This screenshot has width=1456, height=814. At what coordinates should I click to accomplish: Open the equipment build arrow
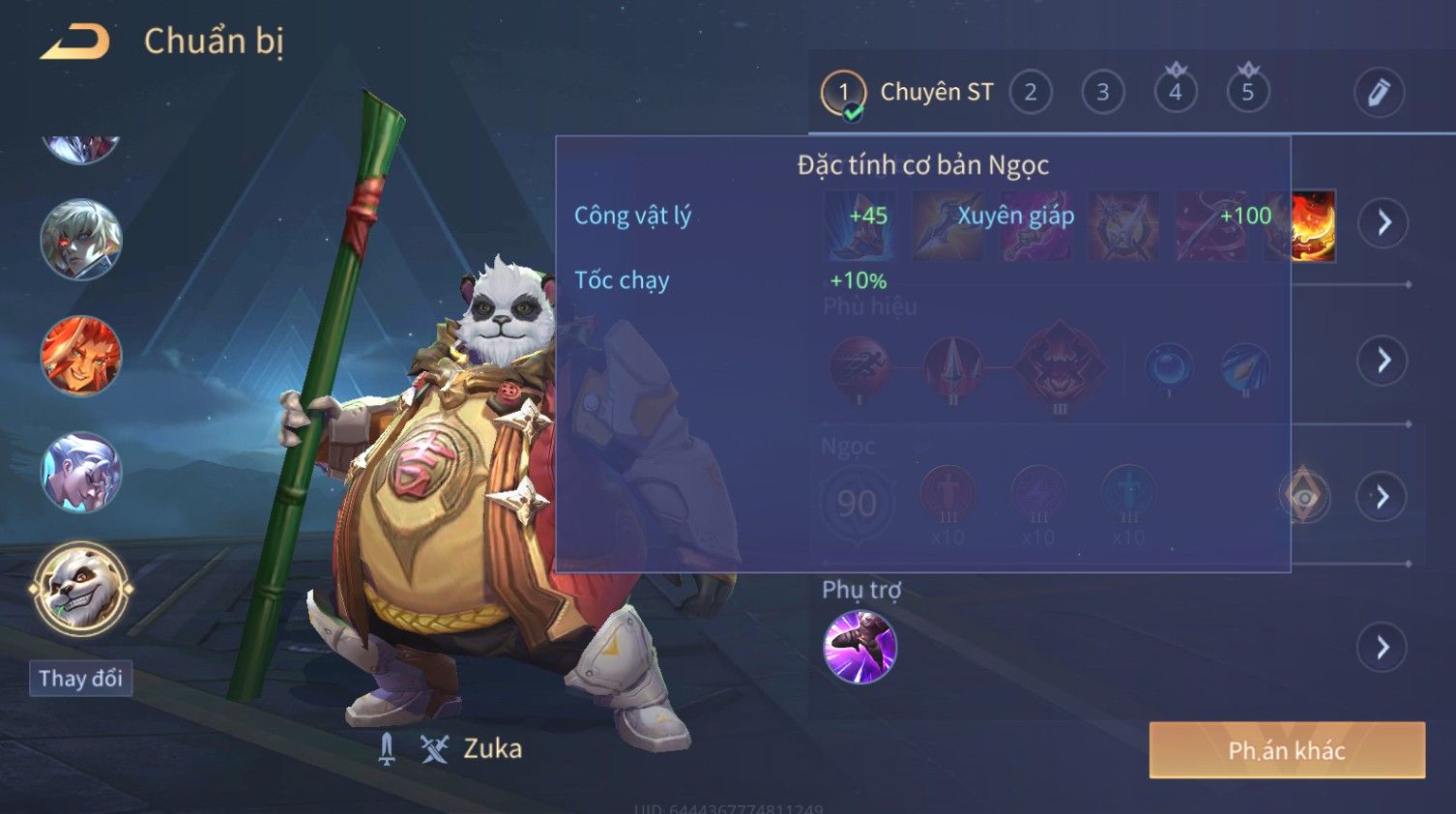tap(1383, 223)
